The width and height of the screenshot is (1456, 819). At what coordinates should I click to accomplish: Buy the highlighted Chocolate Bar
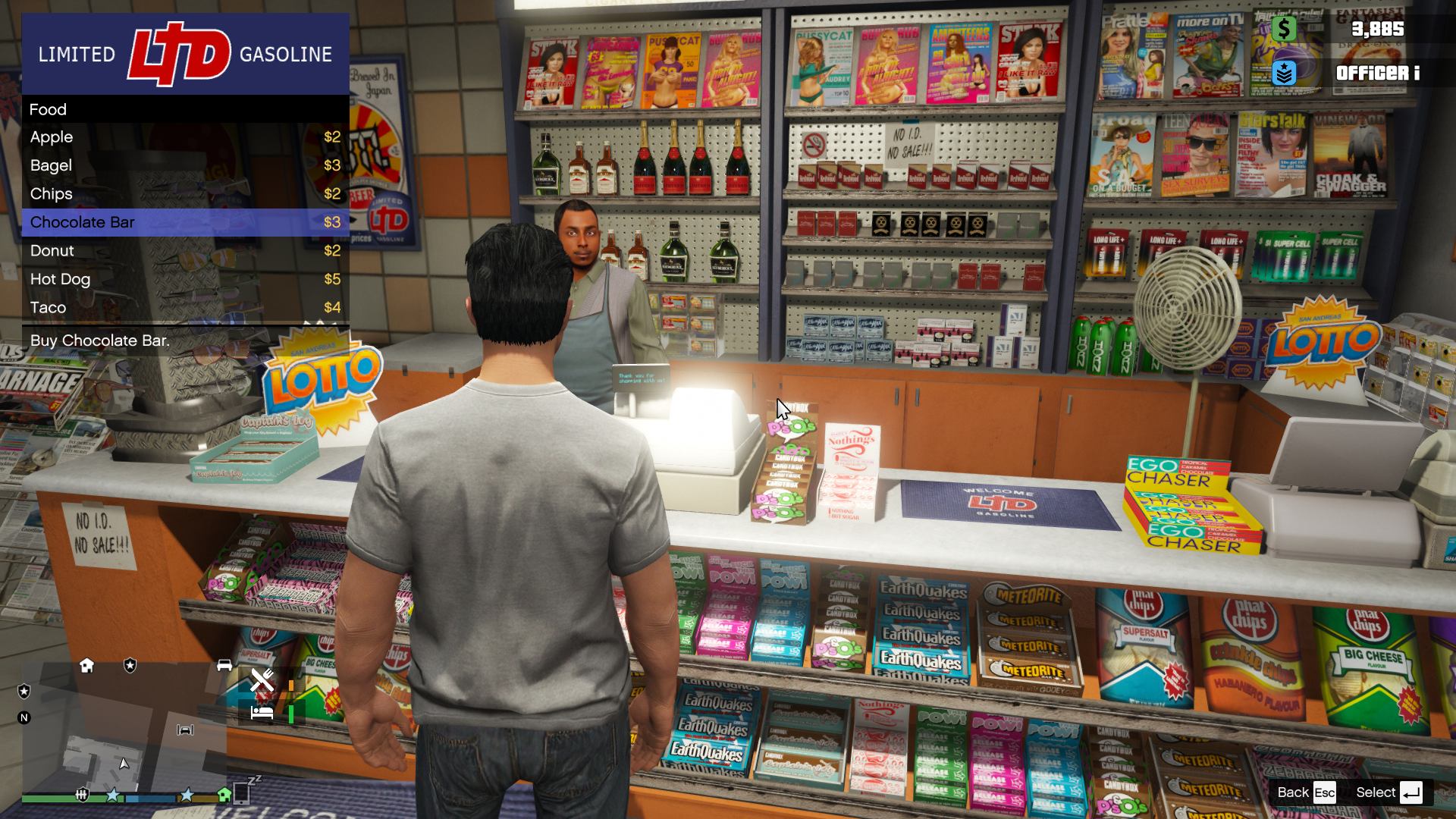tap(185, 222)
